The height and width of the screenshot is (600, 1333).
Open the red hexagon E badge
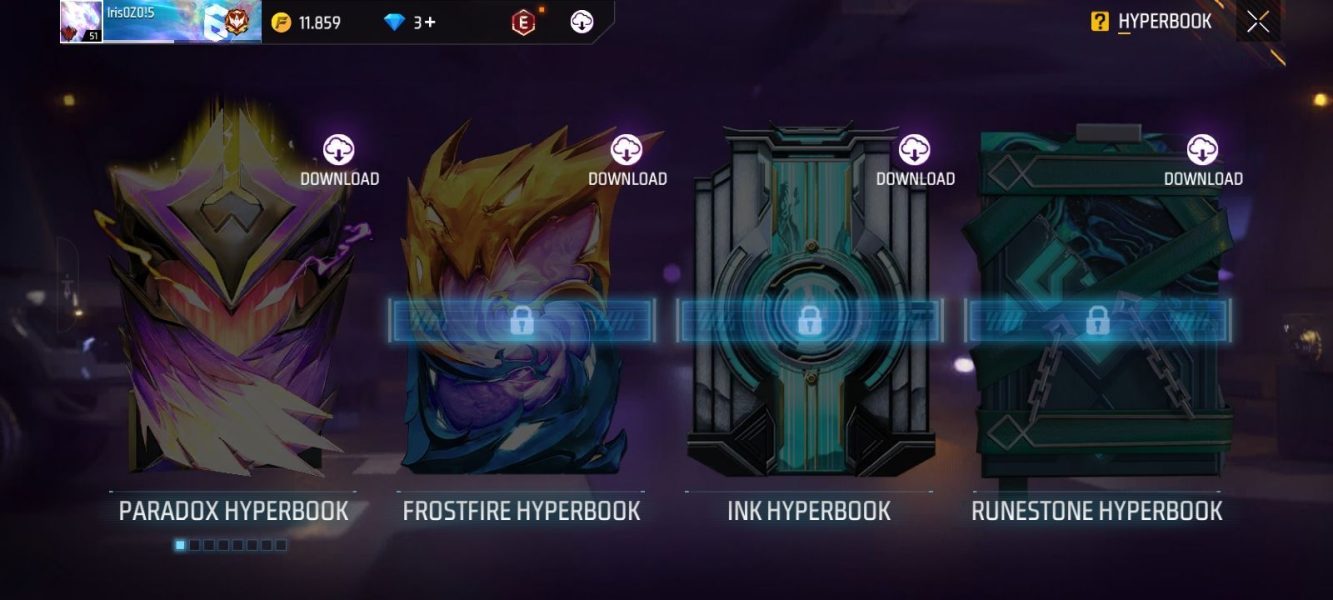coord(523,22)
